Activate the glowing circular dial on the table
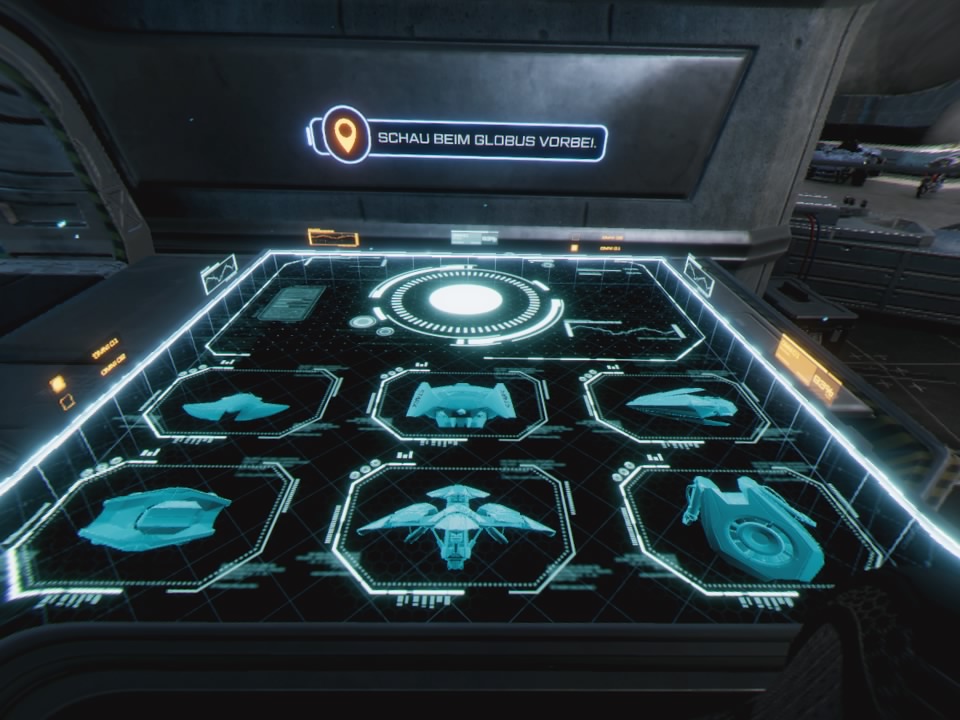The height and width of the screenshot is (720, 960). tap(465, 300)
